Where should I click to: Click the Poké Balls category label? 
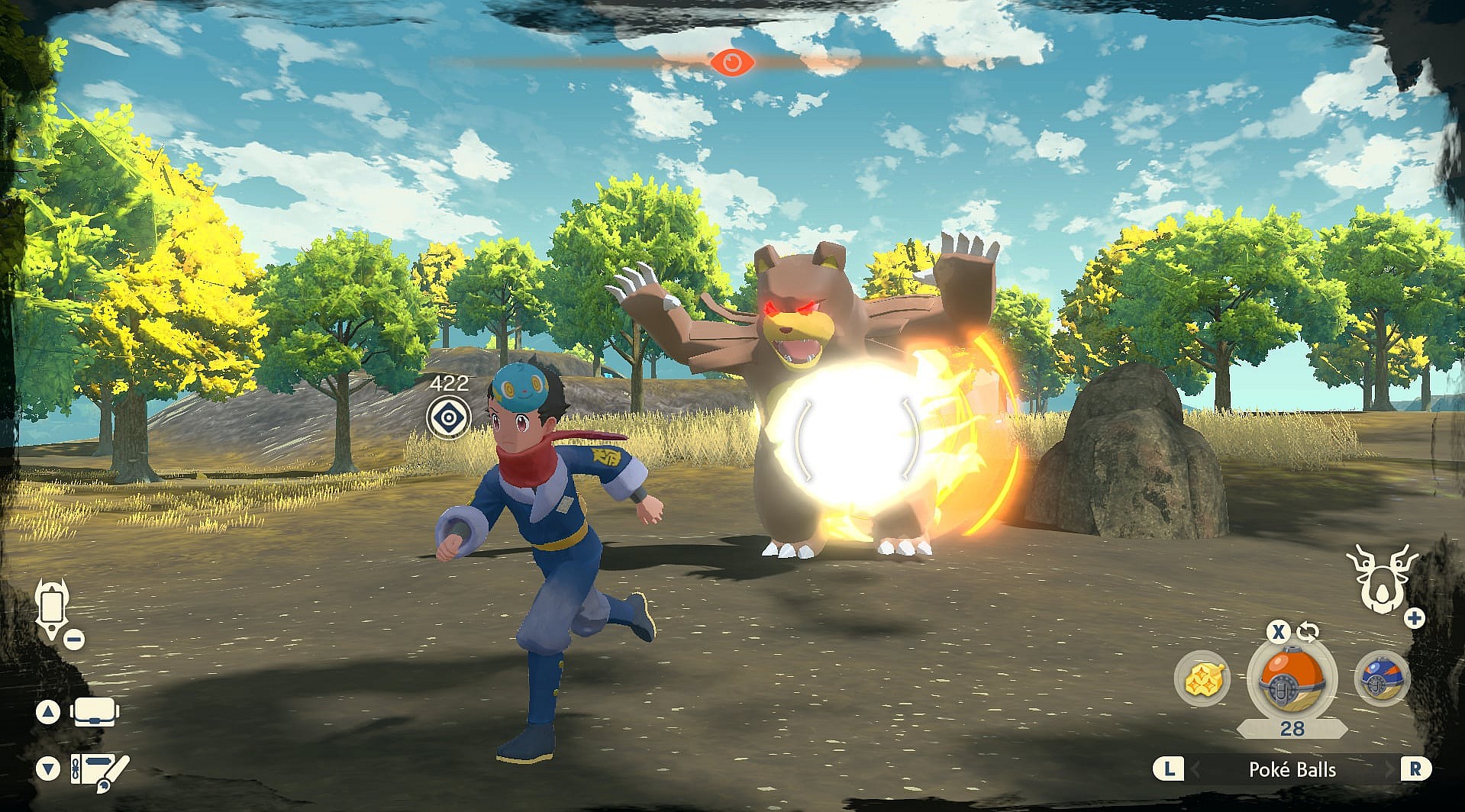pyautogui.click(x=1292, y=769)
